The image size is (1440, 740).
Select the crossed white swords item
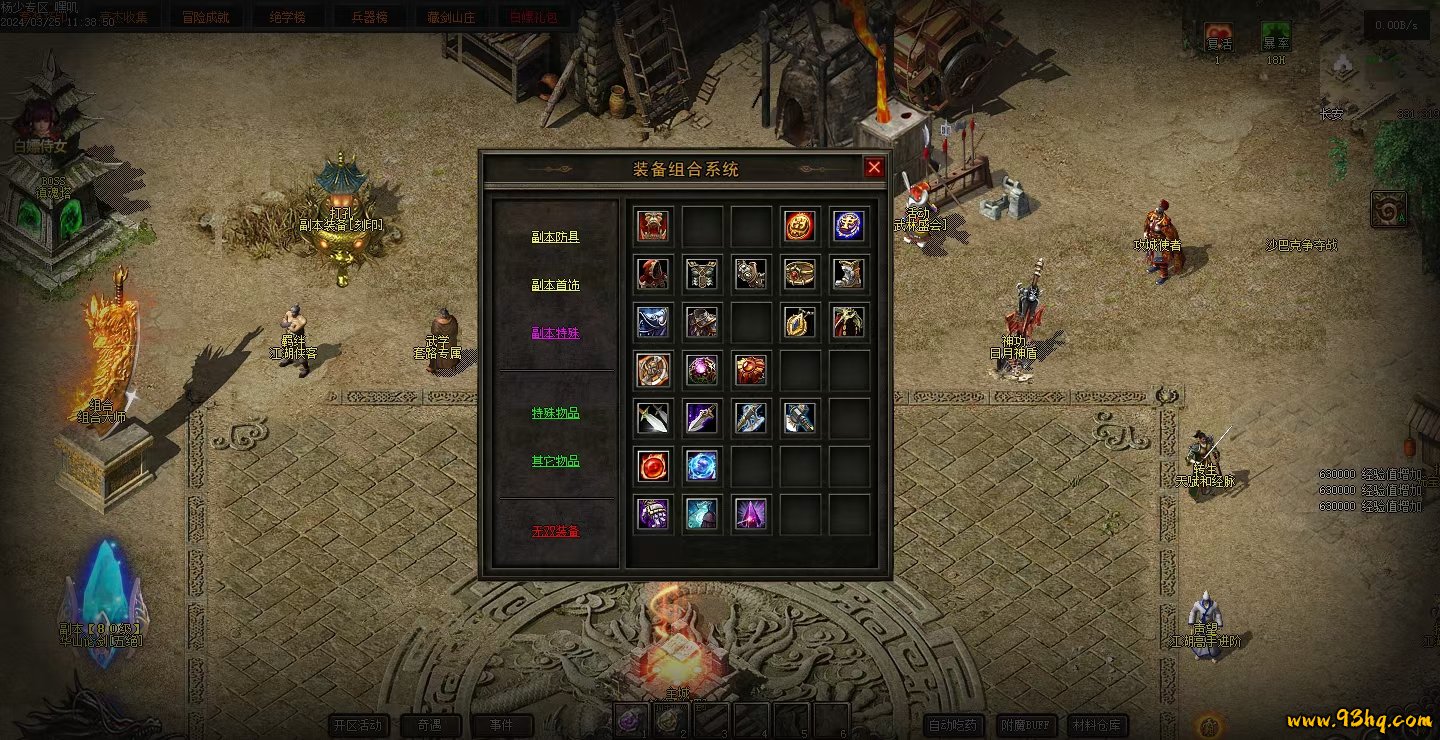pyautogui.click(x=653, y=418)
